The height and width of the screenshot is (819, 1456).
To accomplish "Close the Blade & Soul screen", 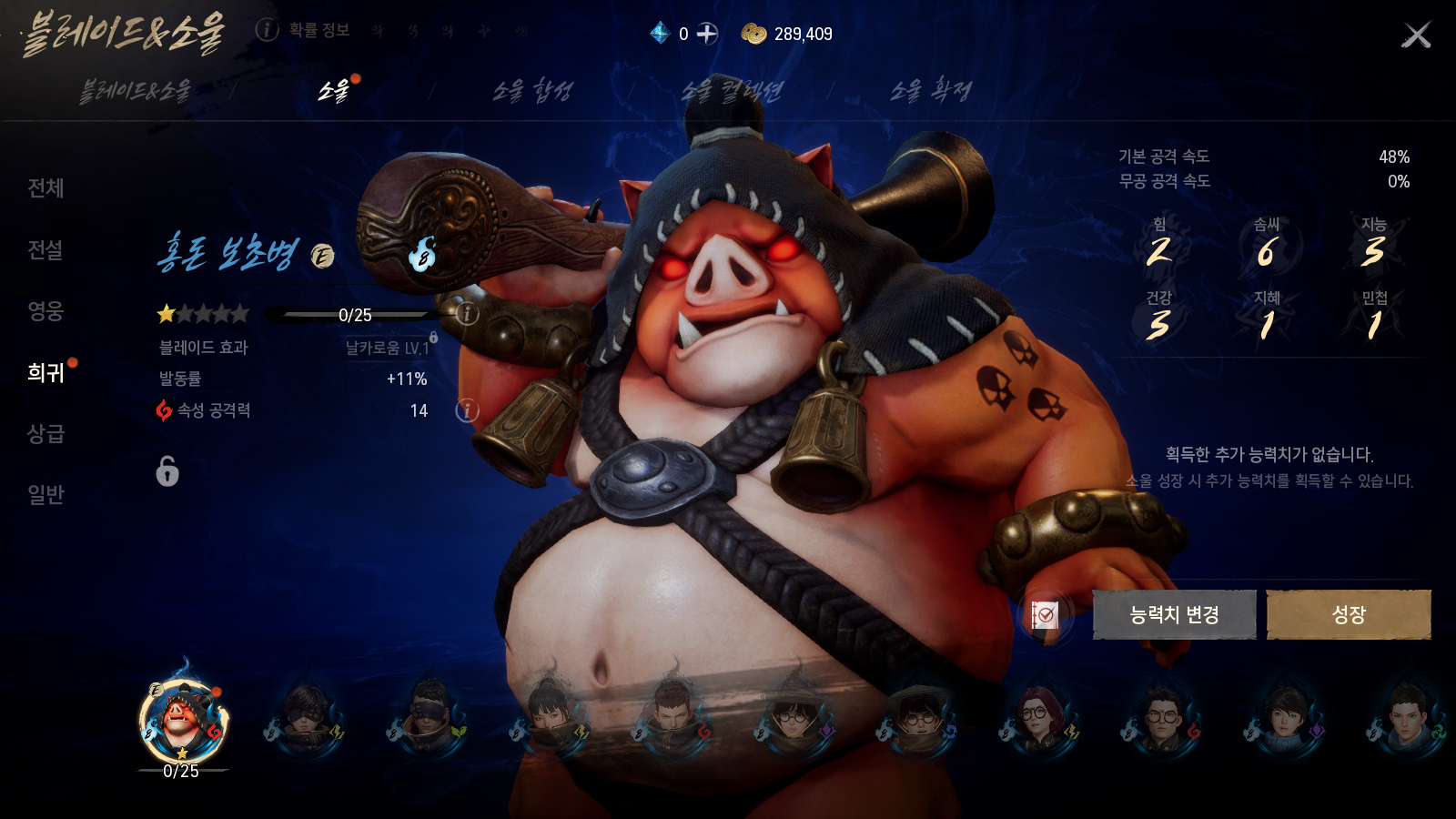I will point(1416,35).
